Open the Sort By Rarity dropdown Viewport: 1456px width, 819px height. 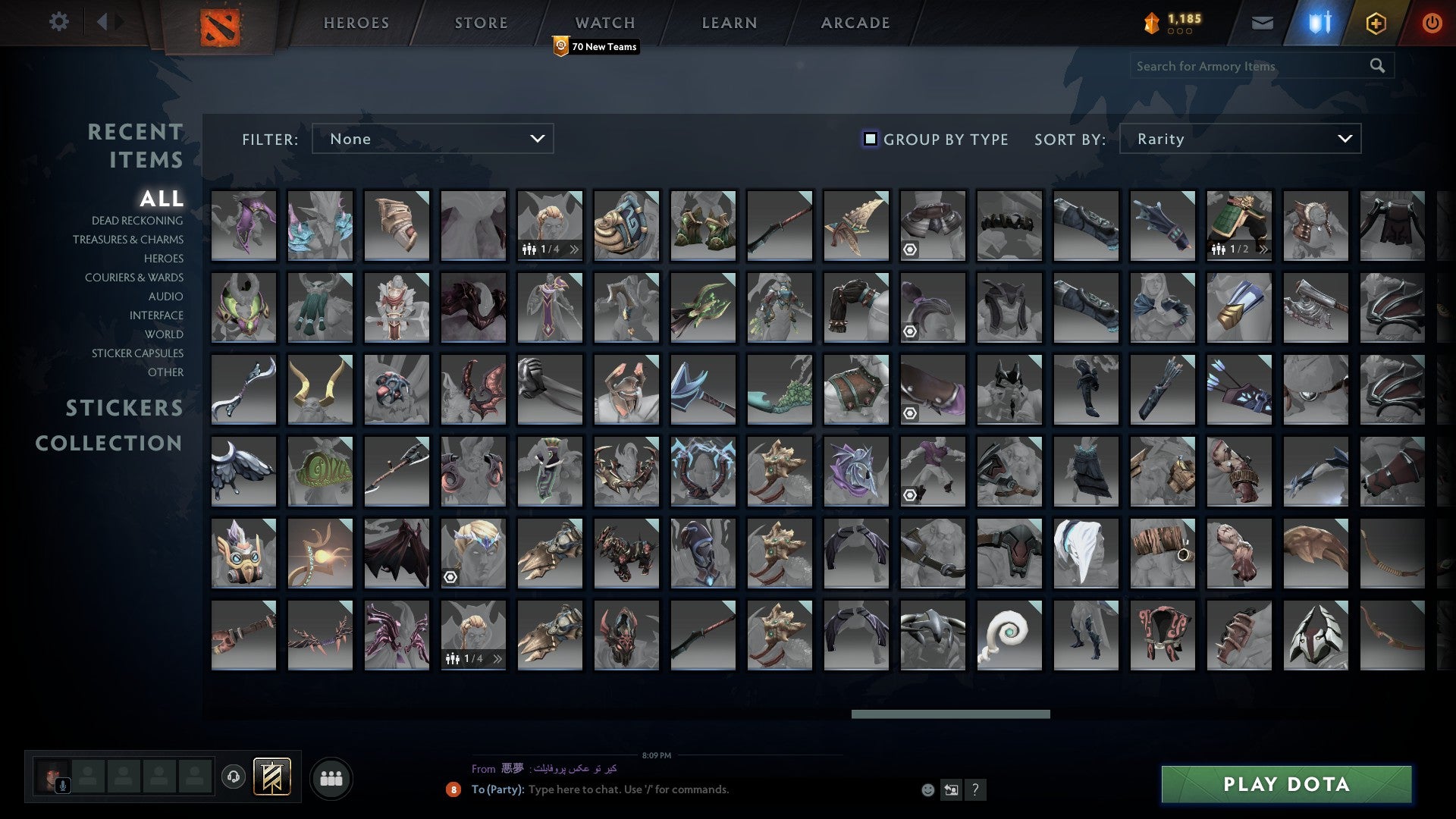[x=1239, y=139]
